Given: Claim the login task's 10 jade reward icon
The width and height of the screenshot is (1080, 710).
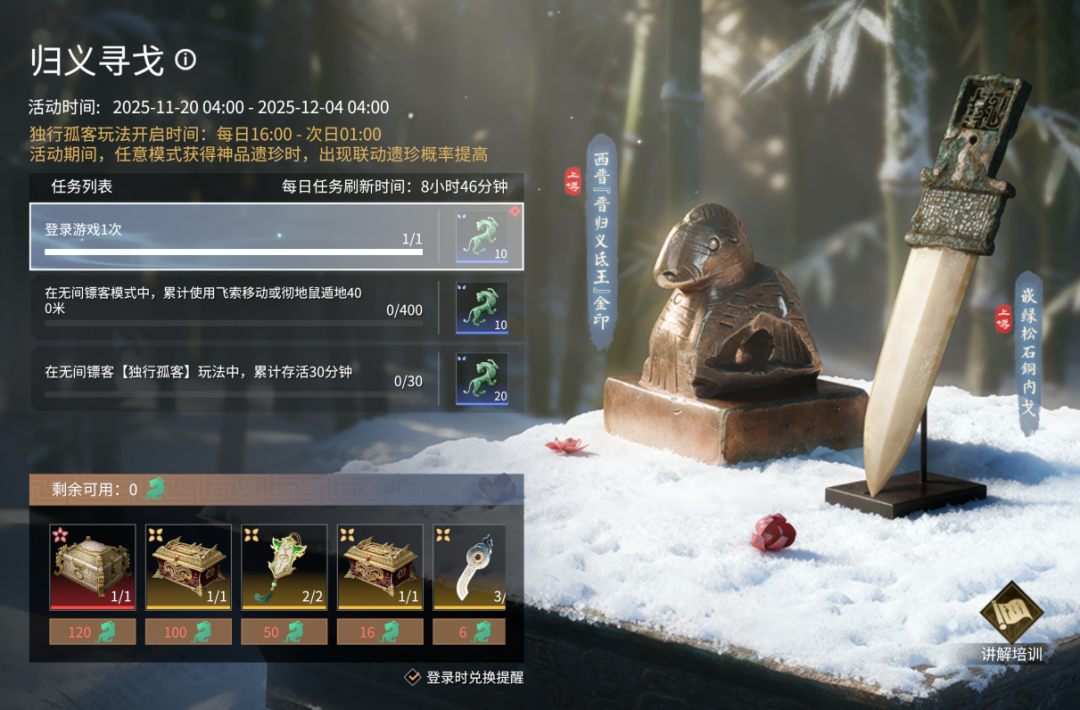Looking at the screenshot, I should [481, 236].
